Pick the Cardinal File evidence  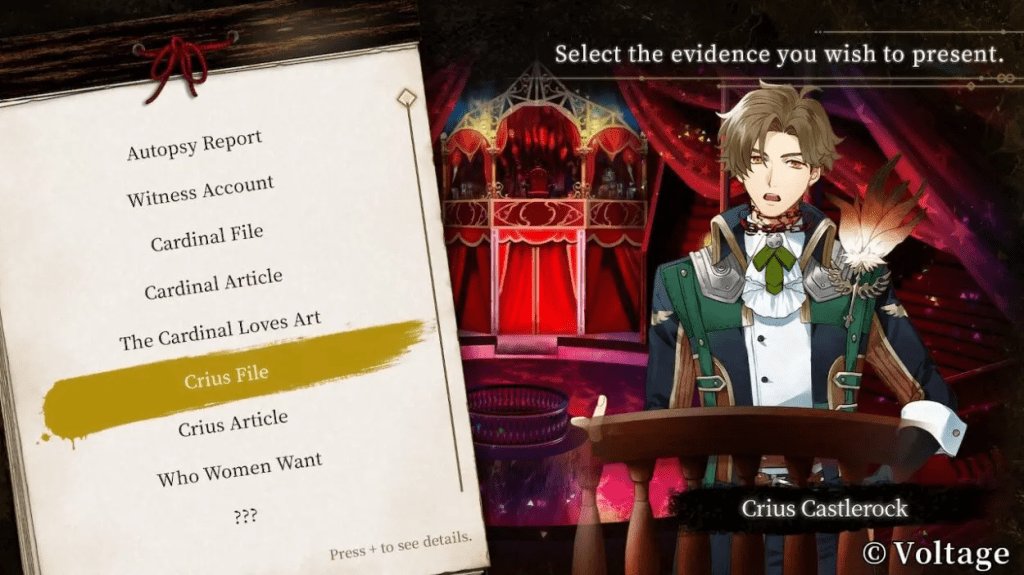[x=207, y=238]
